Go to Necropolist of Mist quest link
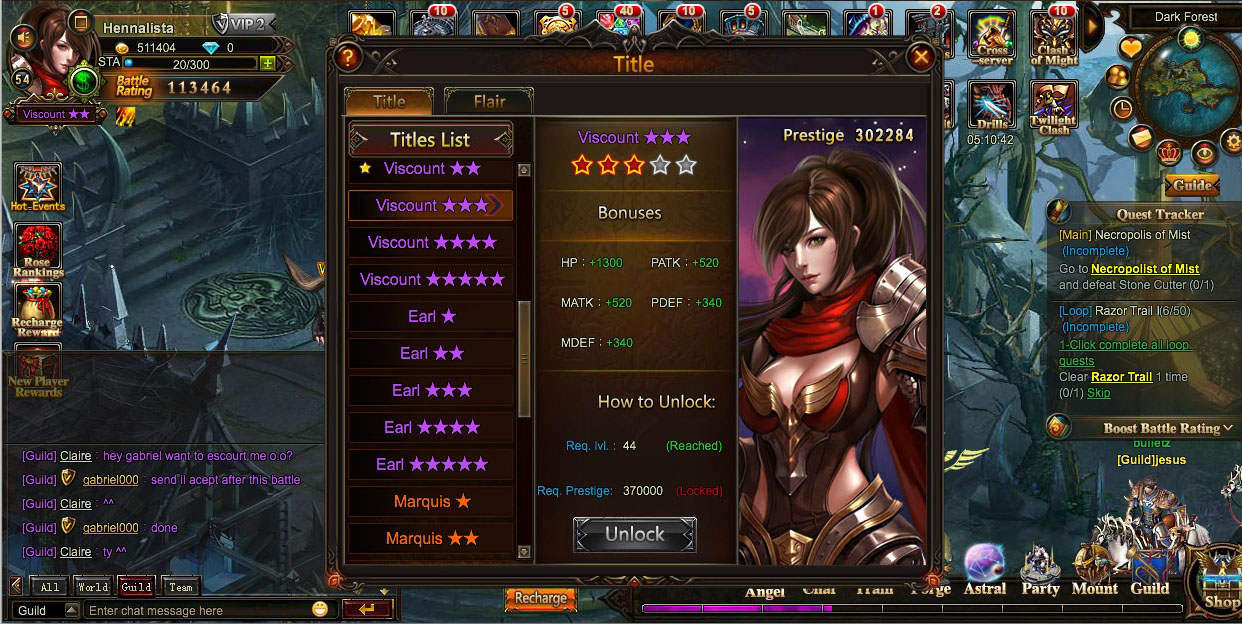The image size is (1242, 624). [x=1144, y=269]
